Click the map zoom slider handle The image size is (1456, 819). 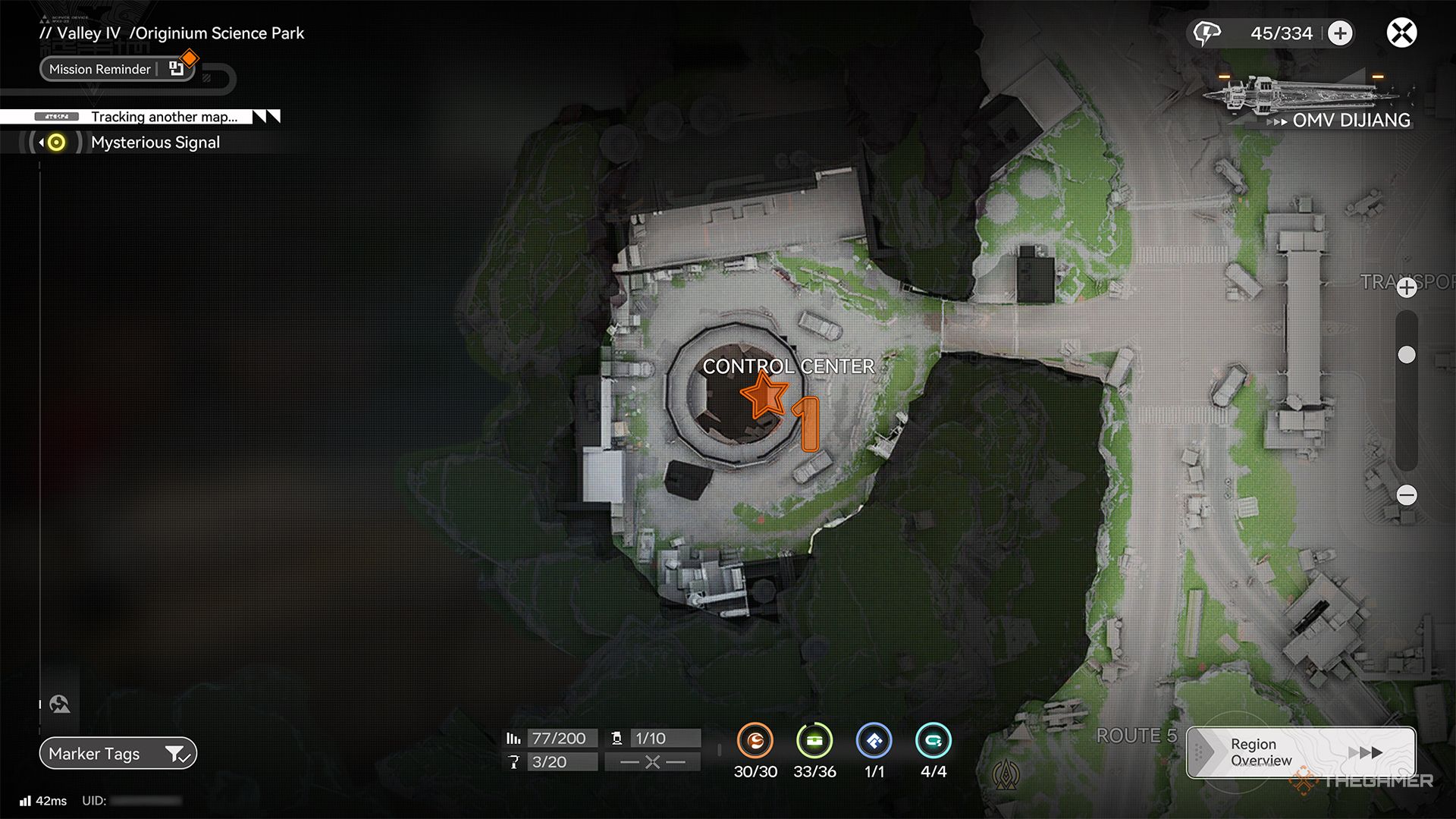click(1407, 355)
